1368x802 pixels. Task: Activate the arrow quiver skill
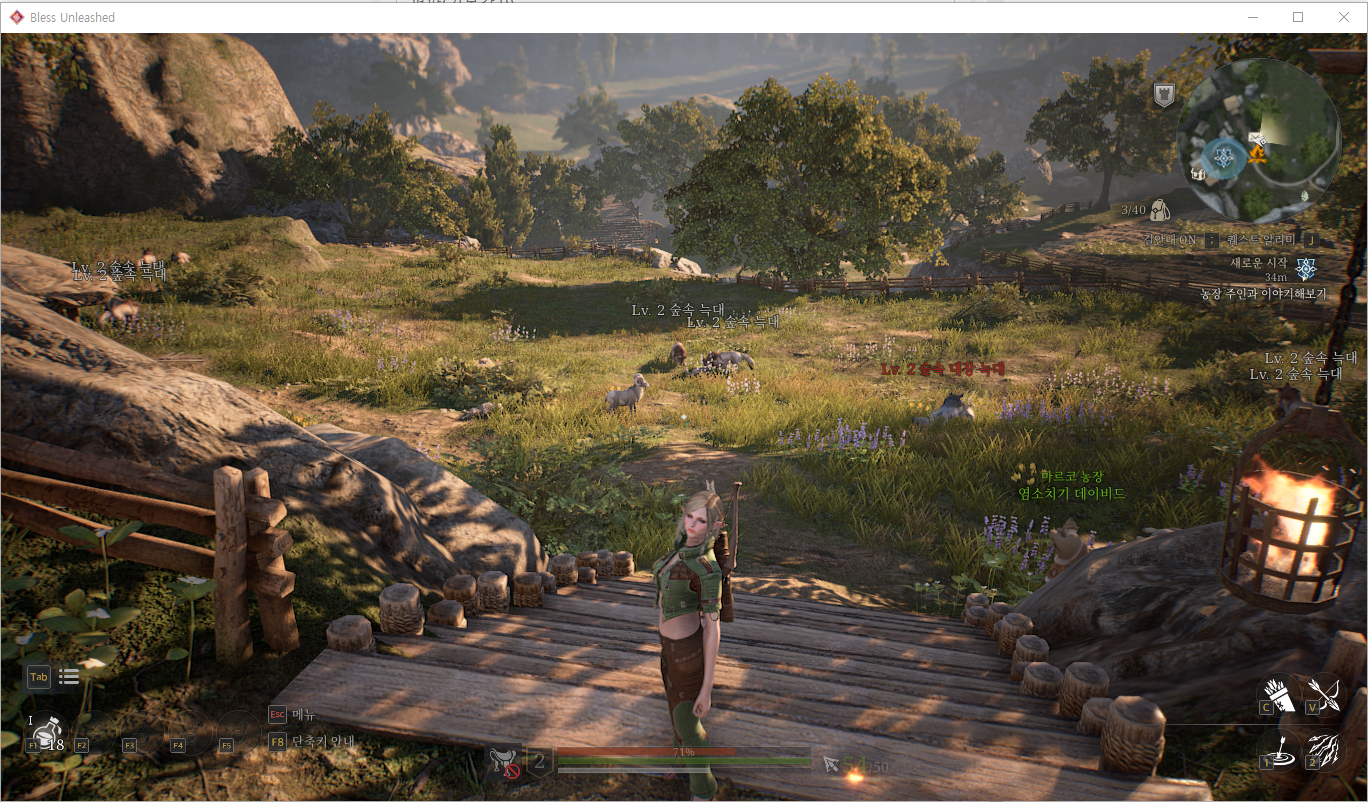(1279, 693)
